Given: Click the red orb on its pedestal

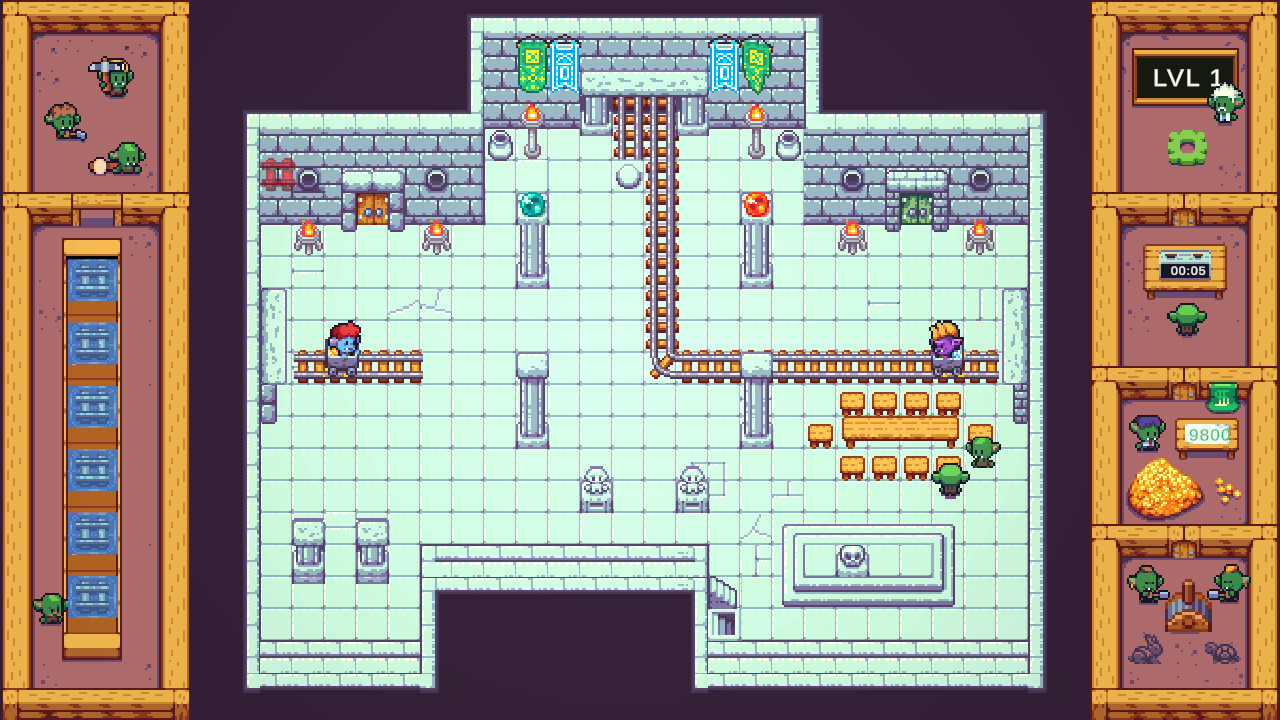Looking at the screenshot, I should pos(755,206).
